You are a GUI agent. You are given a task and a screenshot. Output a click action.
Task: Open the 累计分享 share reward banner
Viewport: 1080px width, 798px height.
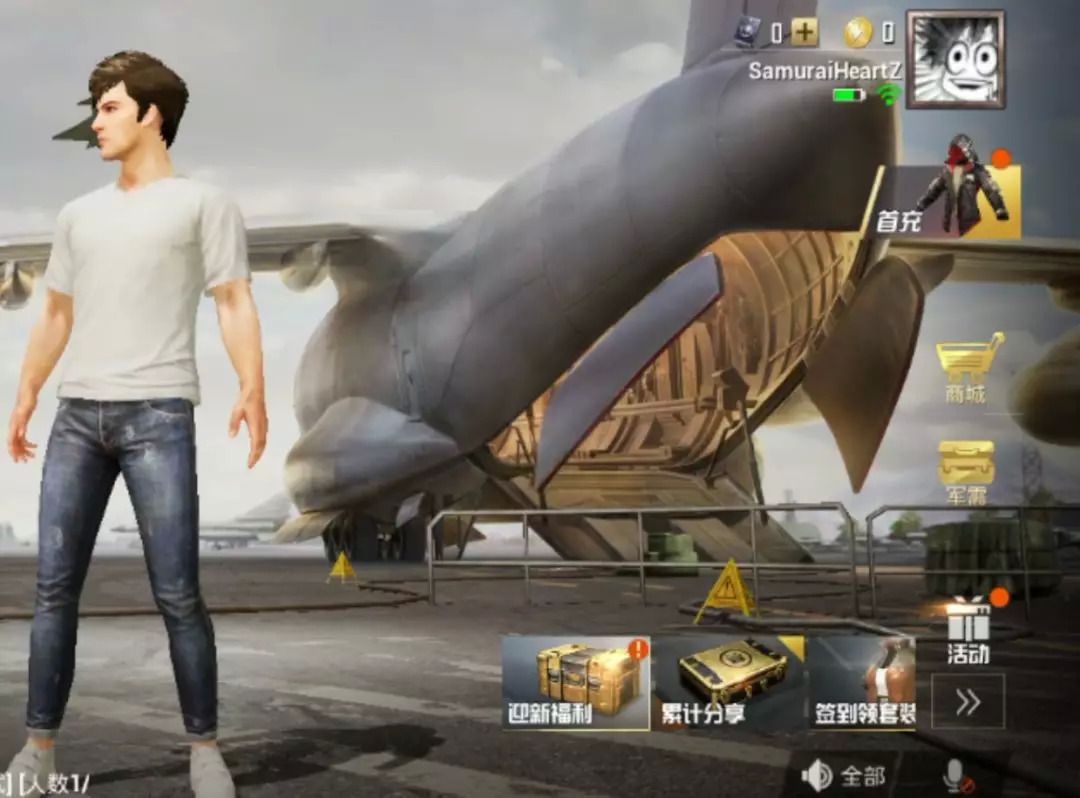click(728, 682)
